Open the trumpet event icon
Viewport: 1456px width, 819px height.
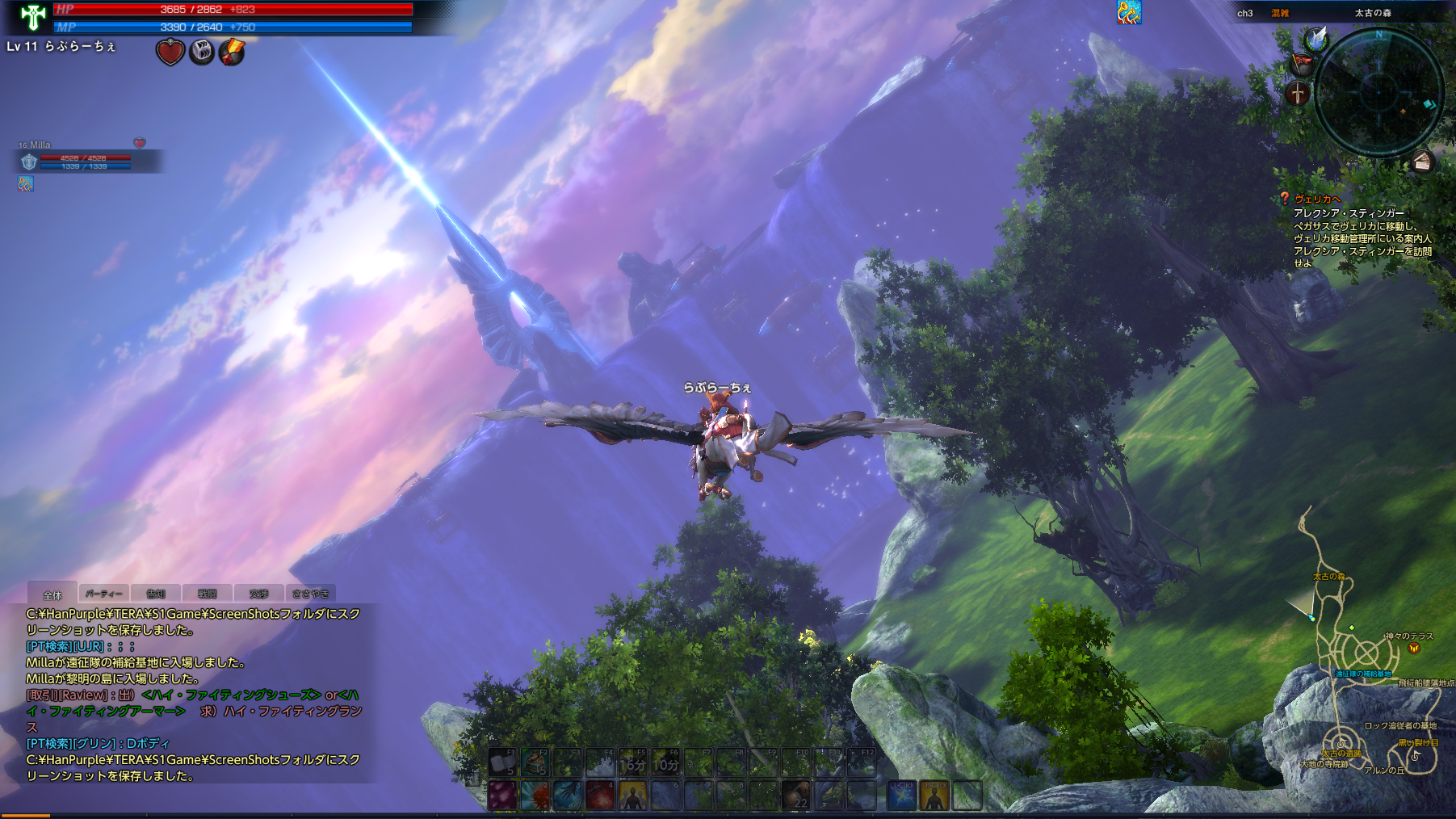(x=1129, y=12)
